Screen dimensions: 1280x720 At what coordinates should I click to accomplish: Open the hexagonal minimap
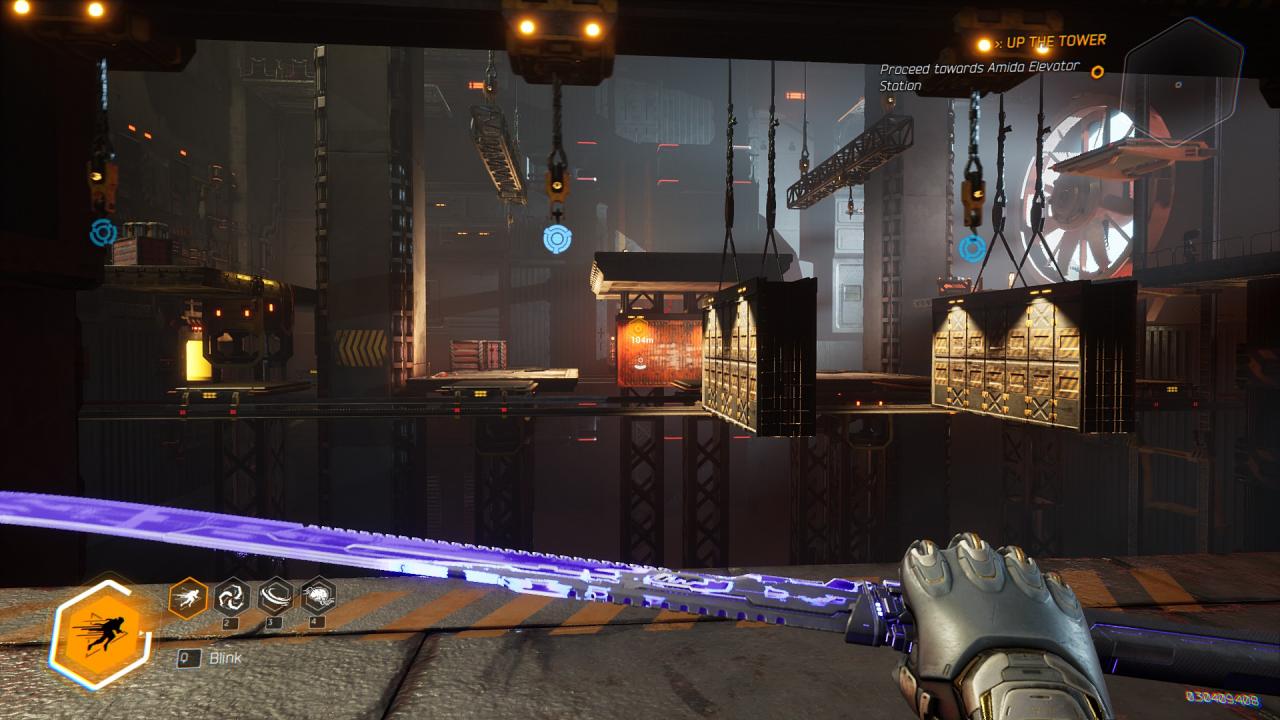[x=1182, y=82]
